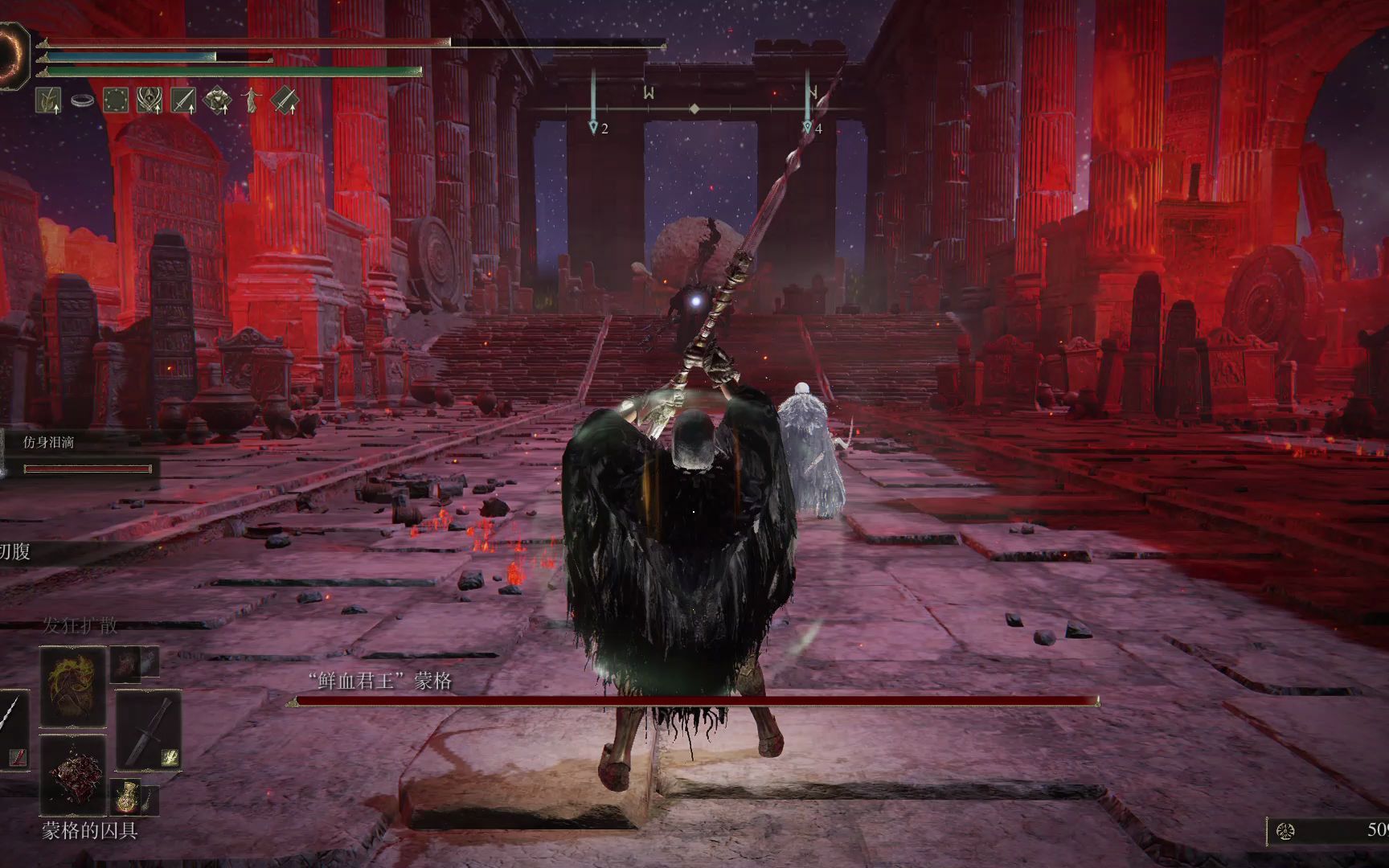
Task: Click the compass marker numbered 2
Action: [x=594, y=127]
